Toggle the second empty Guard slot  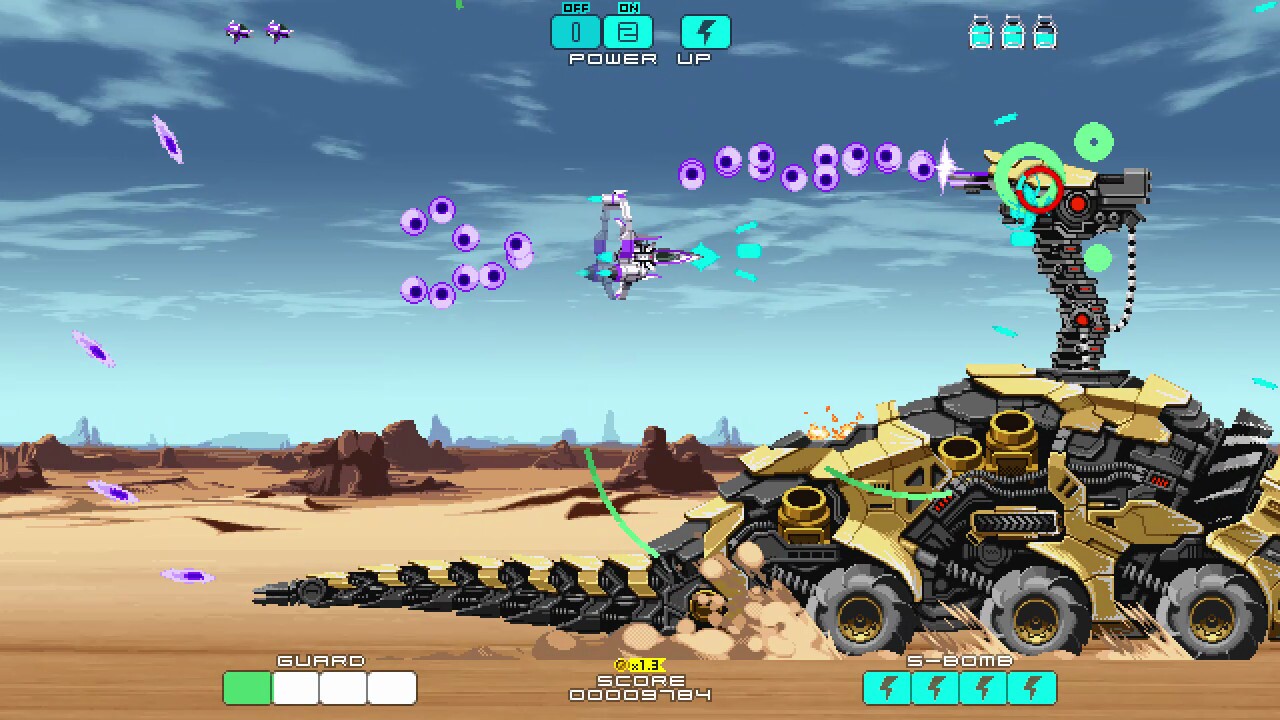point(343,687)
